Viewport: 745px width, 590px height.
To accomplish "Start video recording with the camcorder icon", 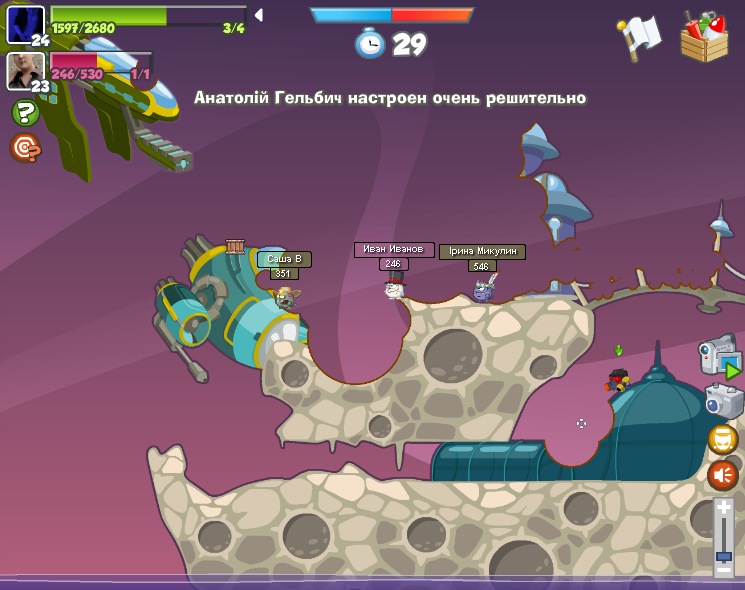I will click(x=718, y=357).
